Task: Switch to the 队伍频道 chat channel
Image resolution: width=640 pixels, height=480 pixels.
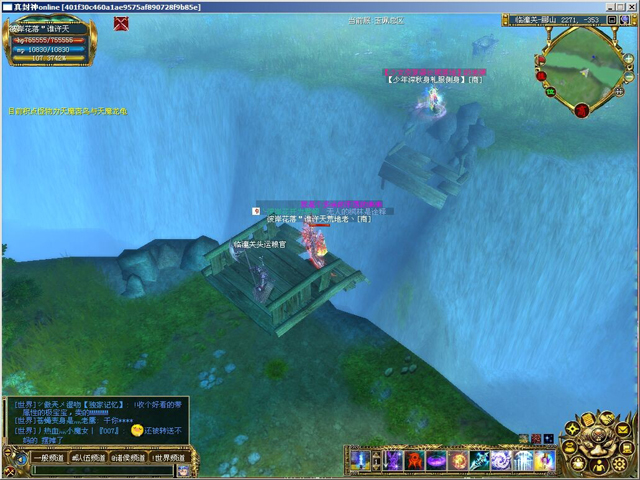Action: coord(87,457)
